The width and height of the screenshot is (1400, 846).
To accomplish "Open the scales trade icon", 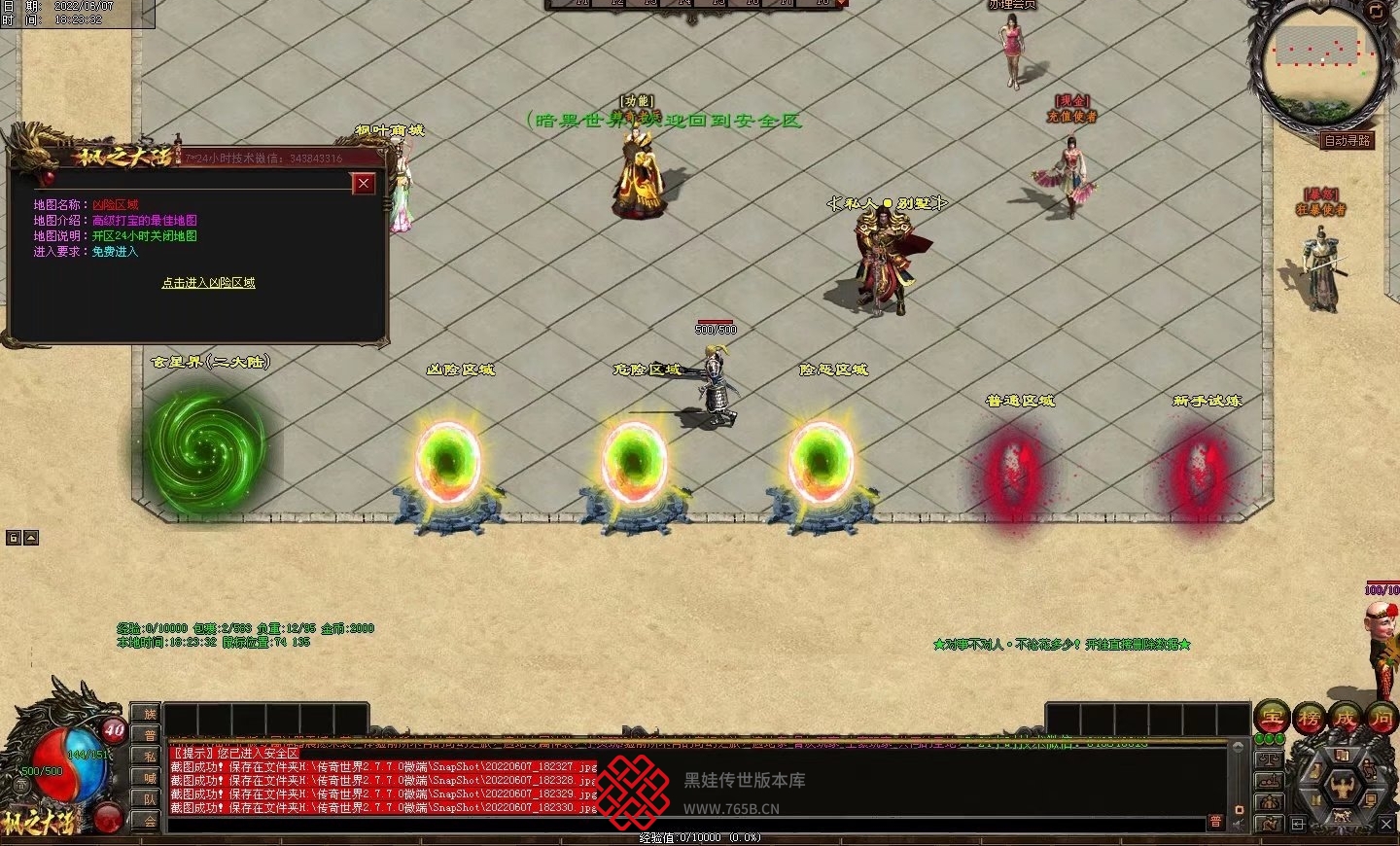I will [x=1269, y=758].
